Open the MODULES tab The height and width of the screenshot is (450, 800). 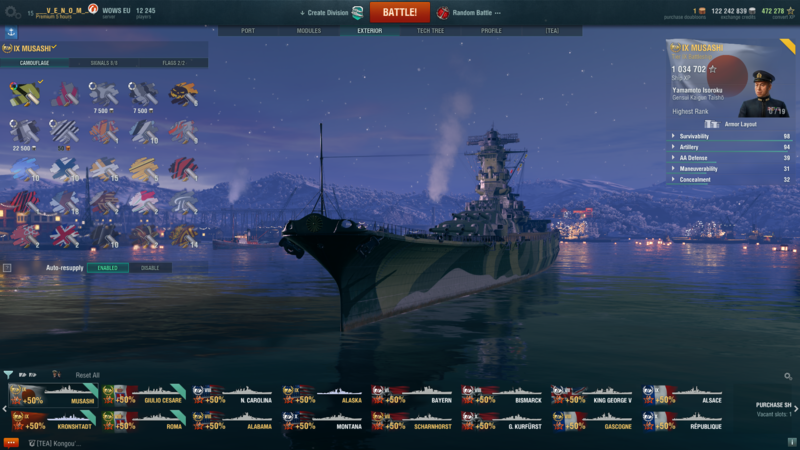coord(309,31)
